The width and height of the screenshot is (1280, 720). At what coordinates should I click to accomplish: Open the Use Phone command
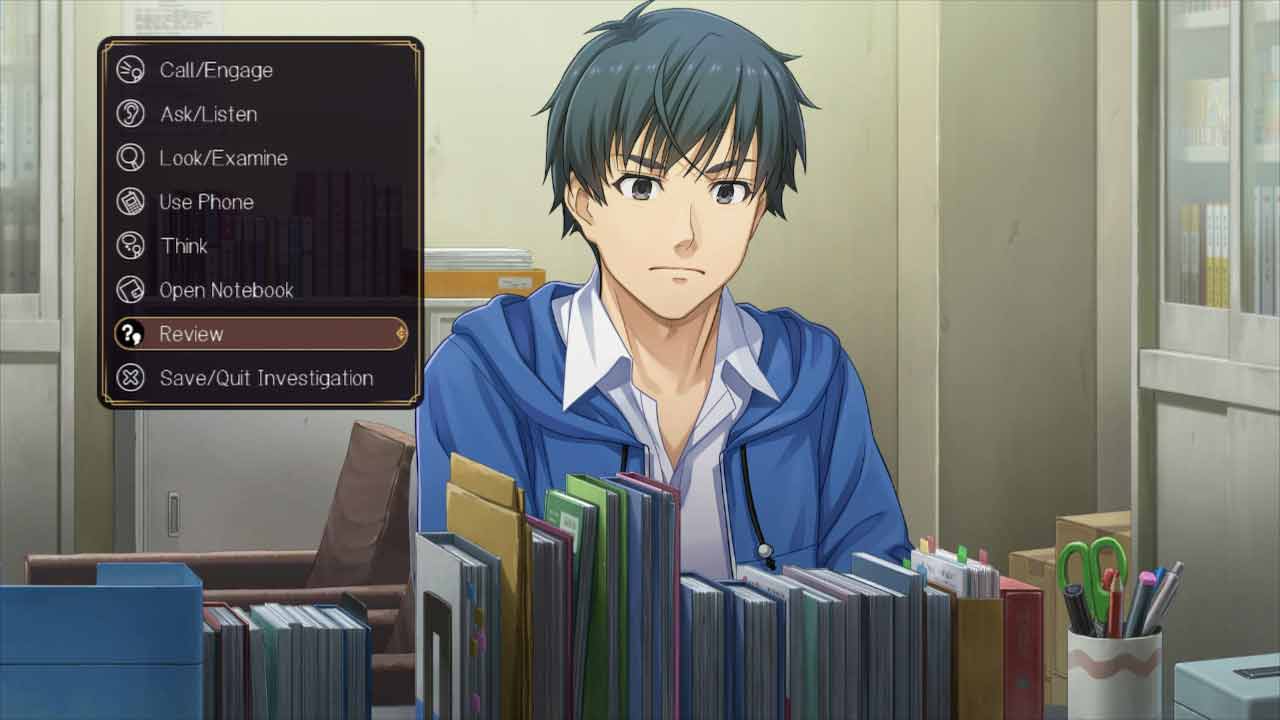tap(206, 202)
